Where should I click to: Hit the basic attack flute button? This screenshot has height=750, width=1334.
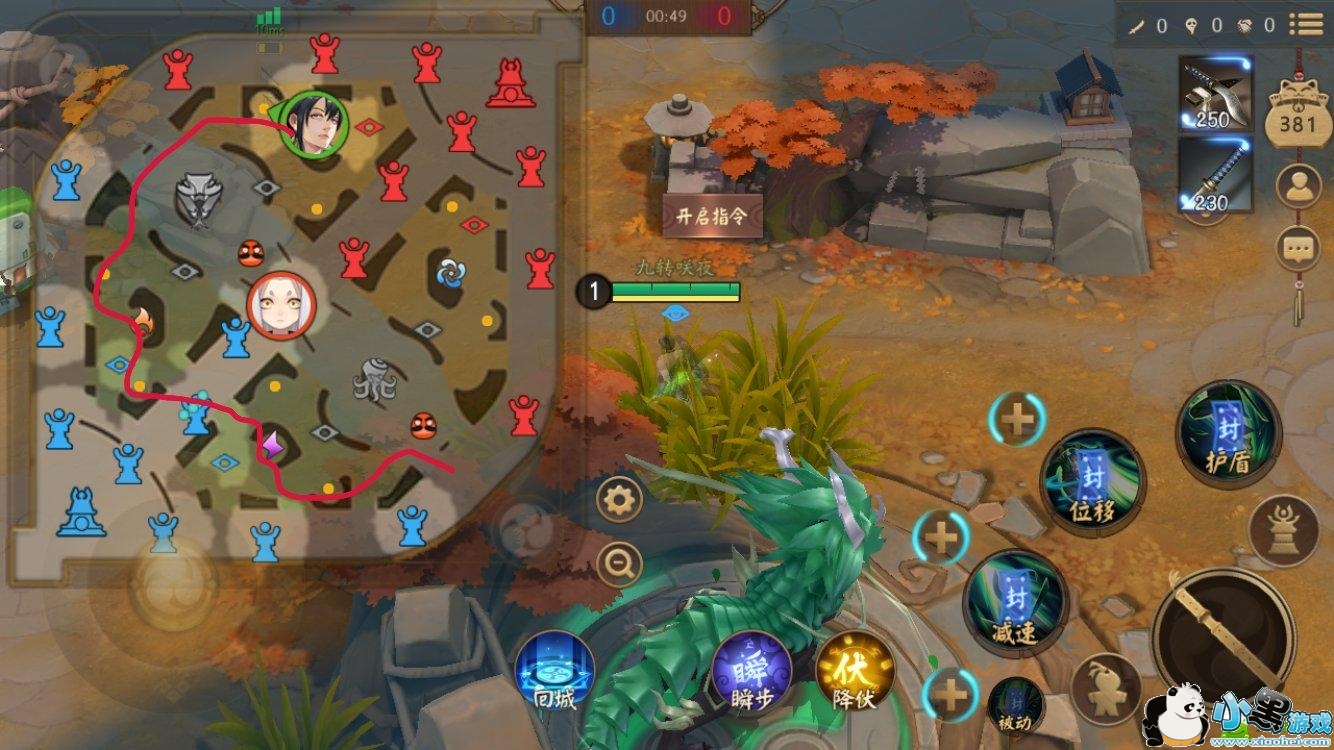point(1223,639)
